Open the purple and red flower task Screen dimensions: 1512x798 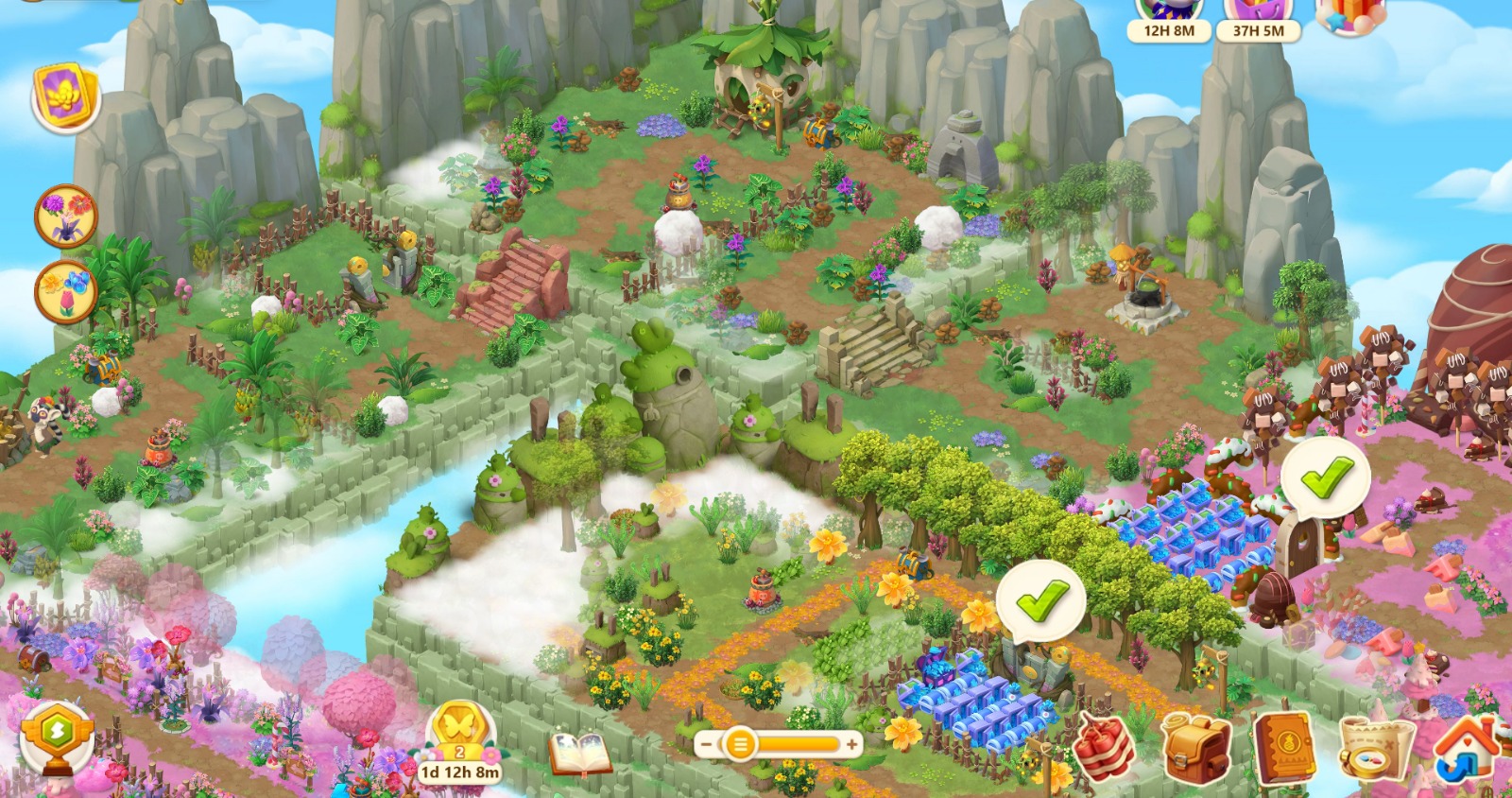coord(66,217)
